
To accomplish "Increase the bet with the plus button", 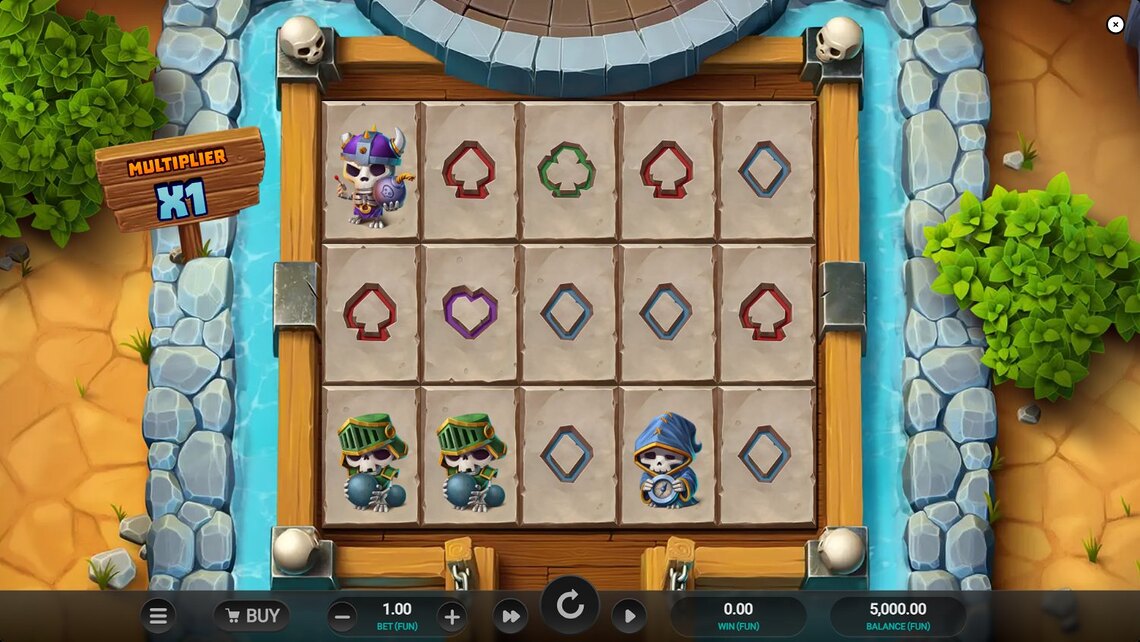I will point(451,616).
